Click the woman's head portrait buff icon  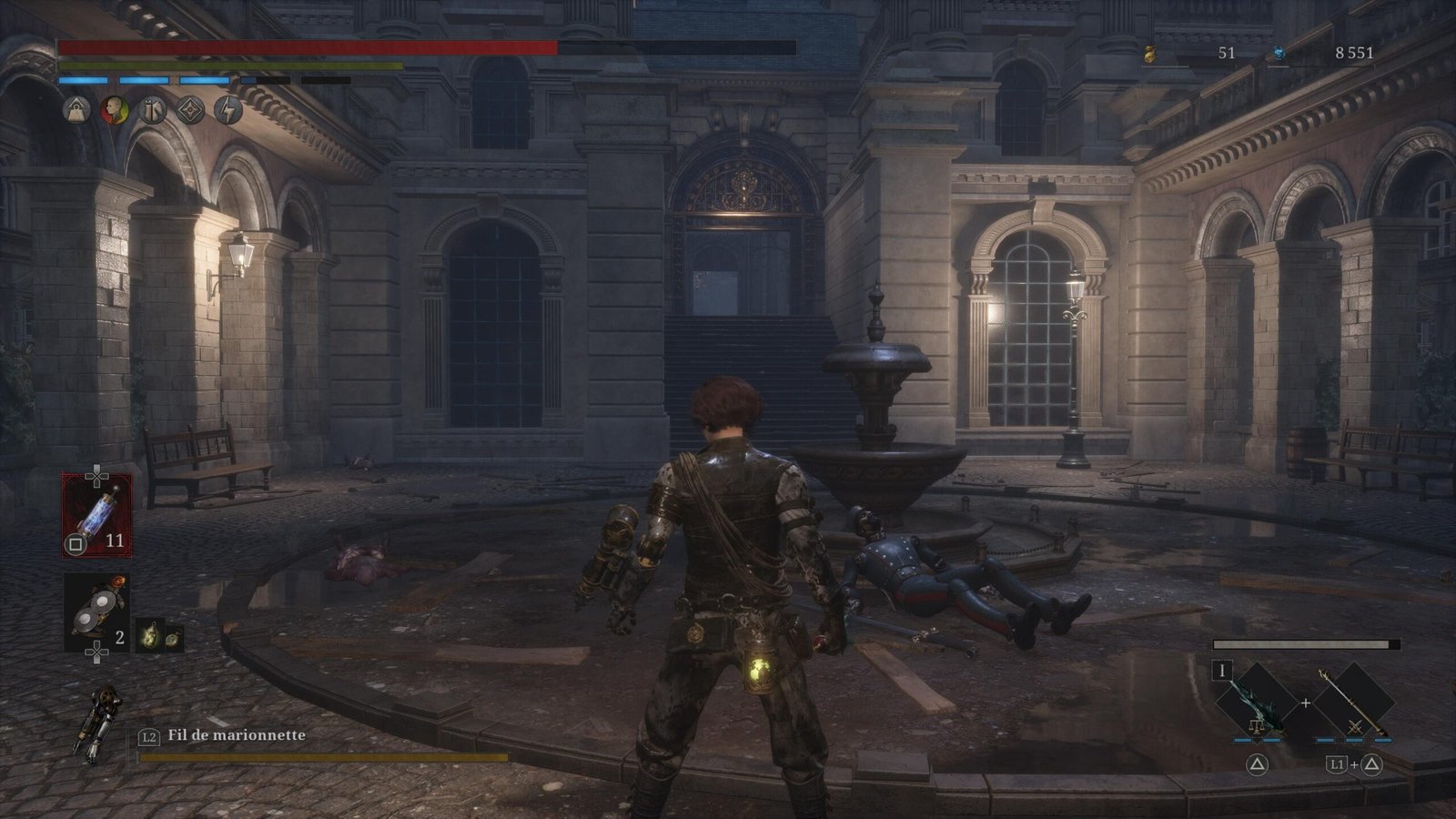click(114, 110)
